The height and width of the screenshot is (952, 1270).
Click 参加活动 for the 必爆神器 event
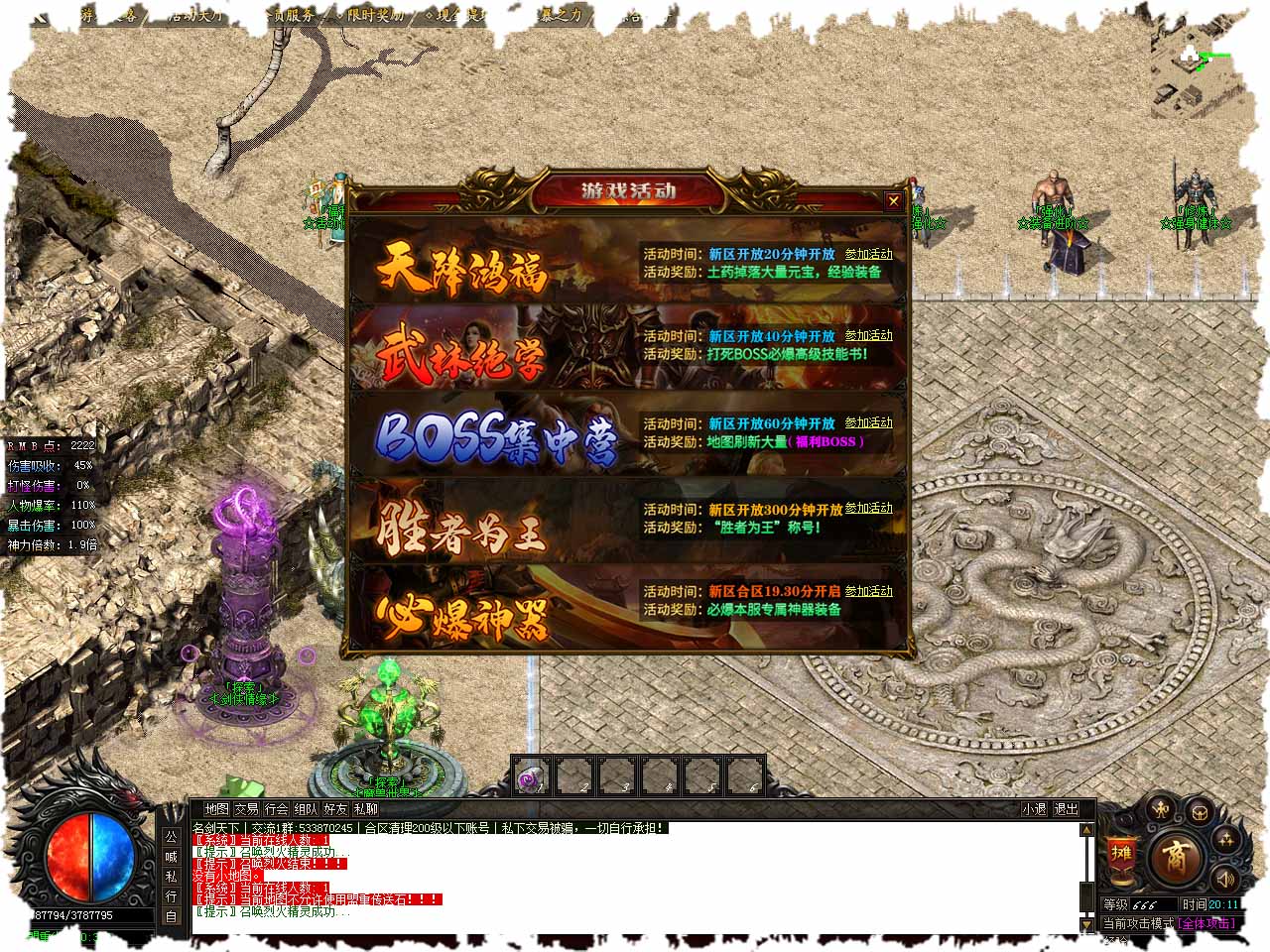(x=868, y=591)
